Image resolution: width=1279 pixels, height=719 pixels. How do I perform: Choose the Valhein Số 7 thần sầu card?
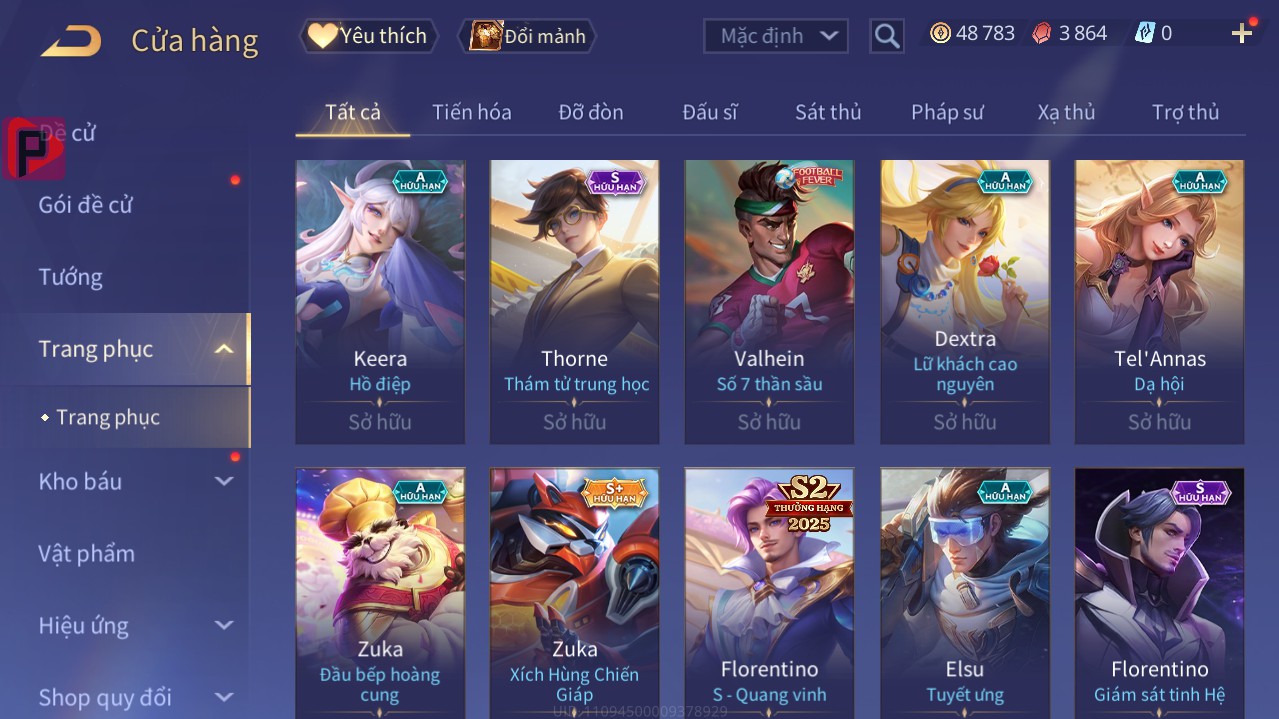pyautogui.click(x=769, y=300)
